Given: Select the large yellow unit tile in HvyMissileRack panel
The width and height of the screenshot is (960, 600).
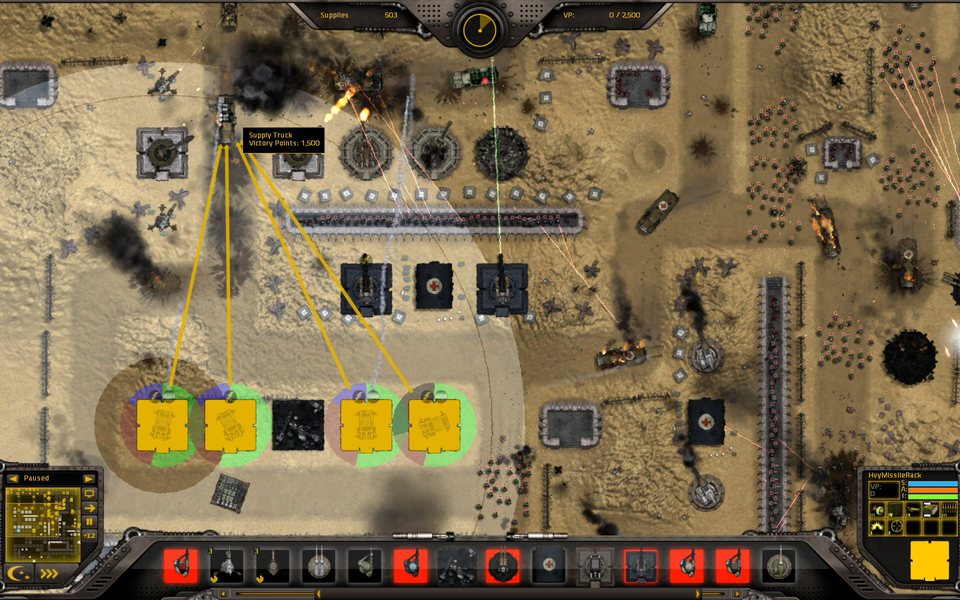Looking at the screenshot, I should 929,560.
